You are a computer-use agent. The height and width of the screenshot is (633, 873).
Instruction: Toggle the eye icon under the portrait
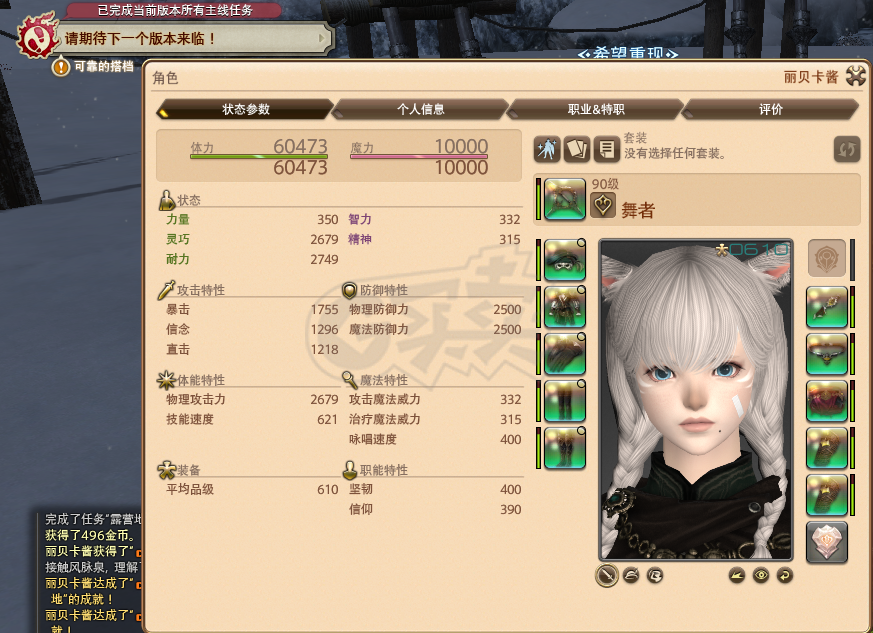(x=762, y=575)
